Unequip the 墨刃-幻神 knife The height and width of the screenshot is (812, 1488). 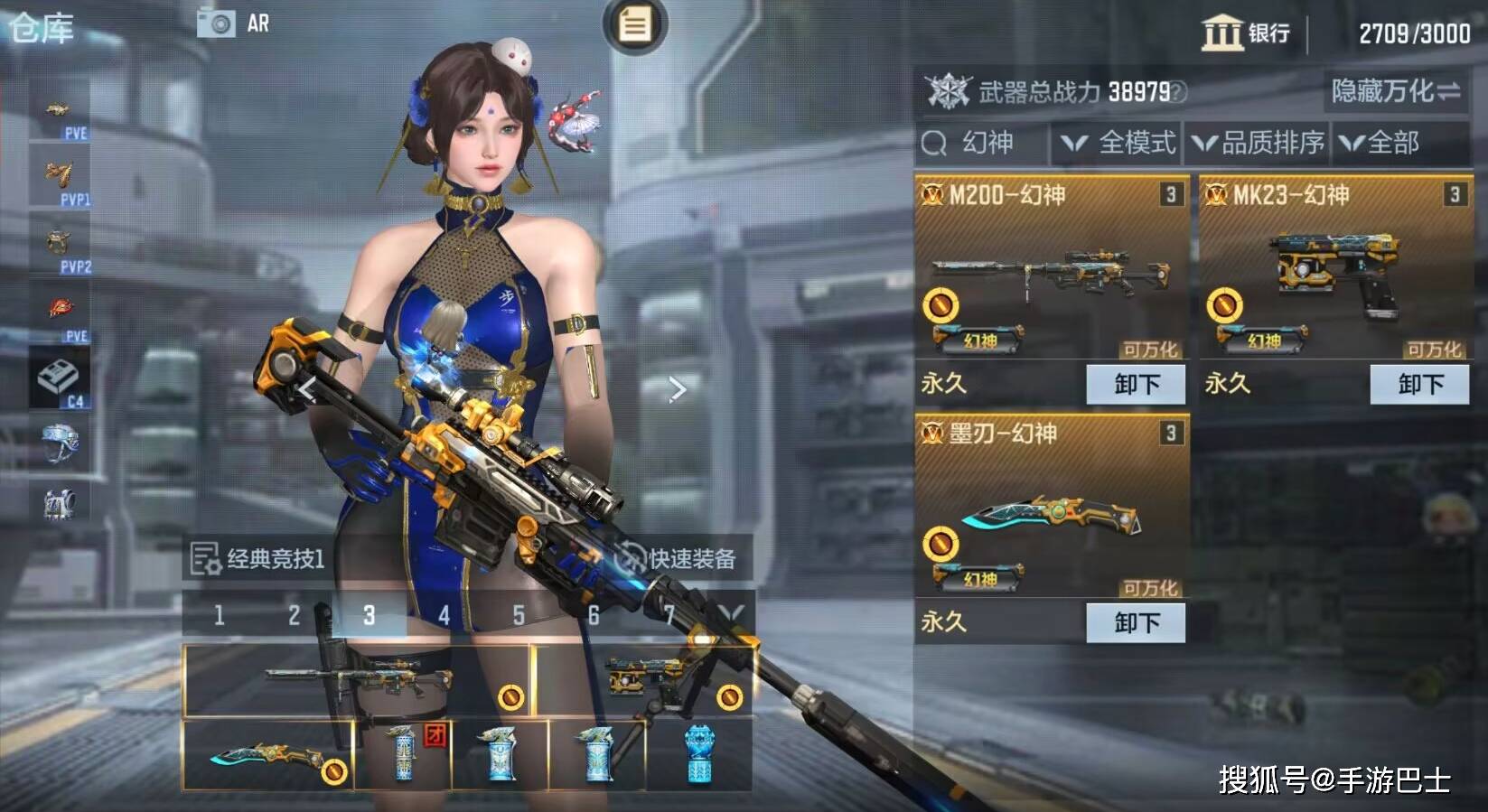(1136, 622)
